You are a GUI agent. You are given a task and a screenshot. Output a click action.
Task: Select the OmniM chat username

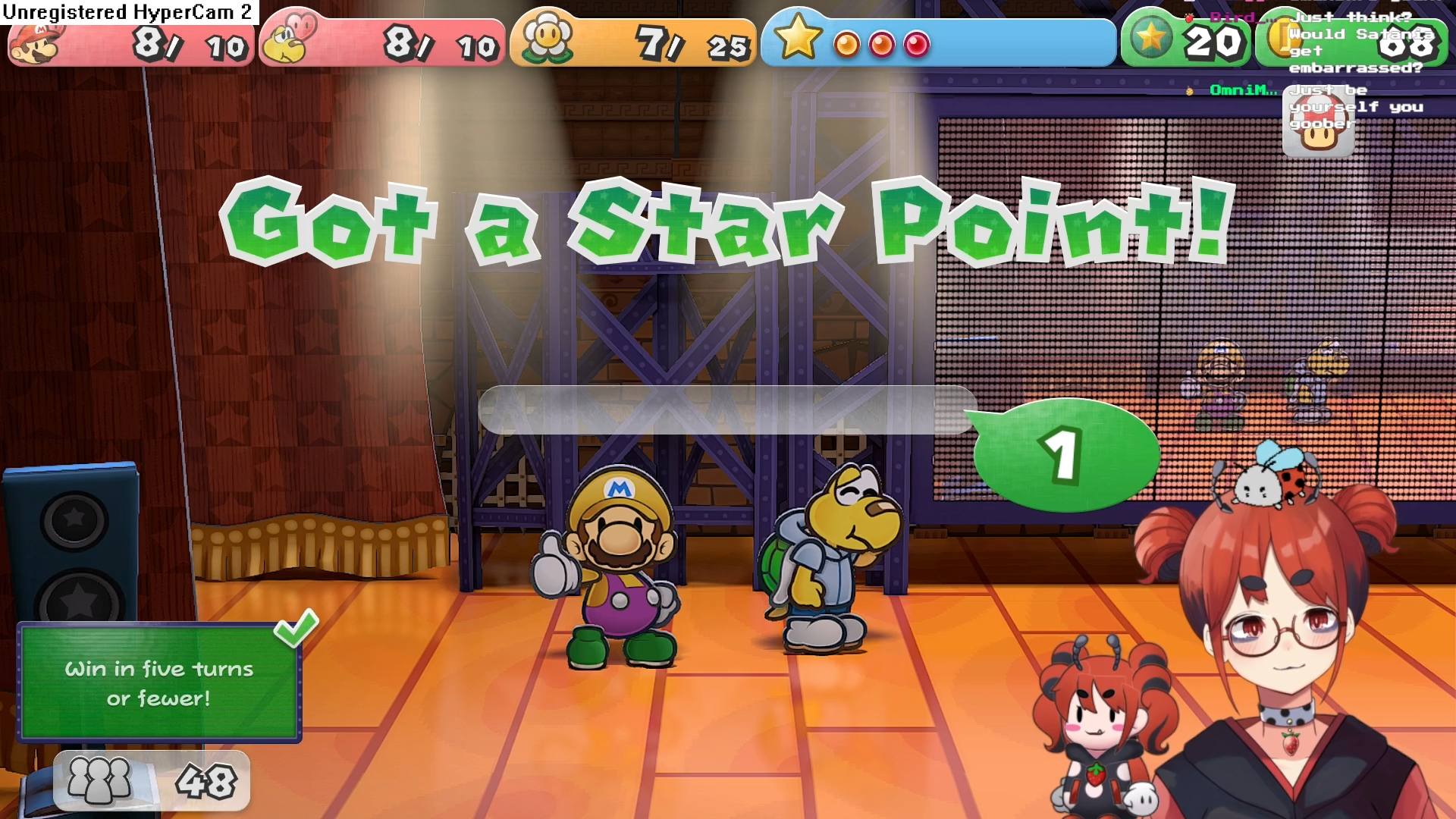click(1242, 90)
